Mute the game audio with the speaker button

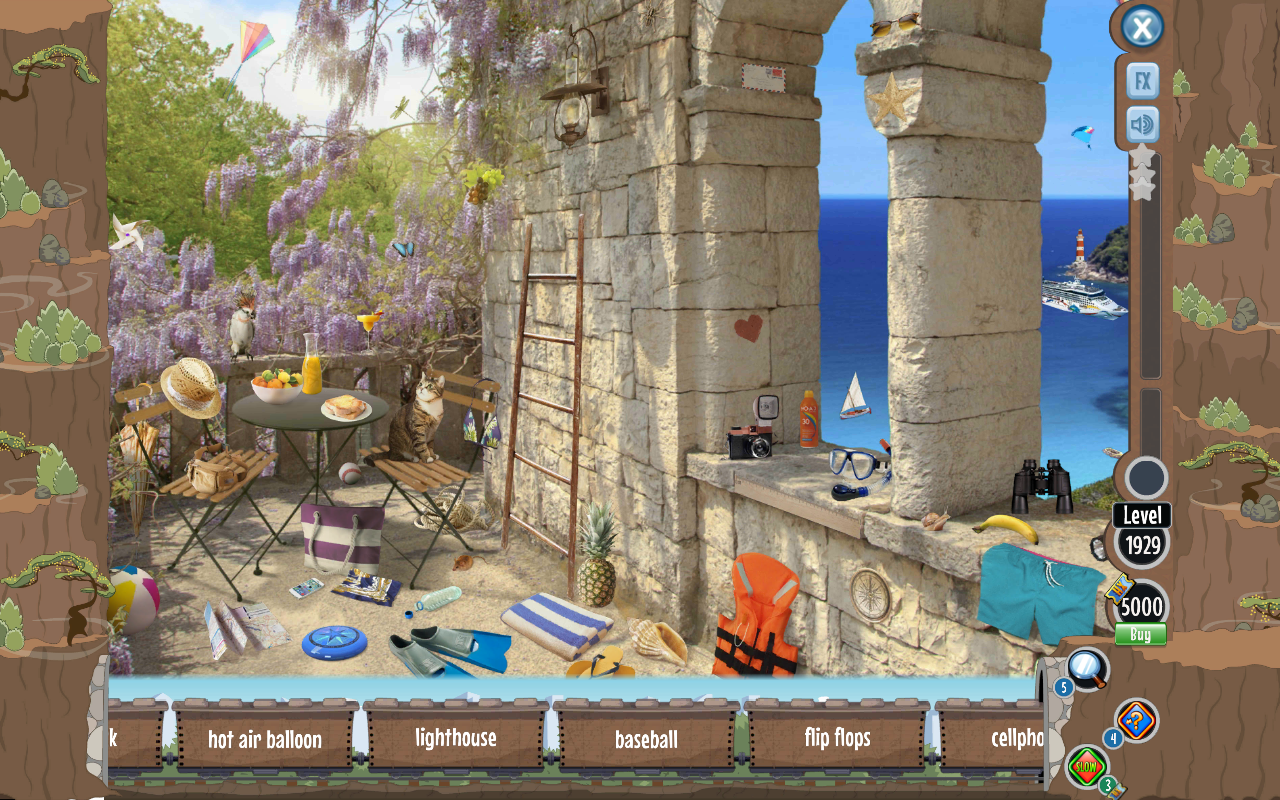pos(1142,125)
